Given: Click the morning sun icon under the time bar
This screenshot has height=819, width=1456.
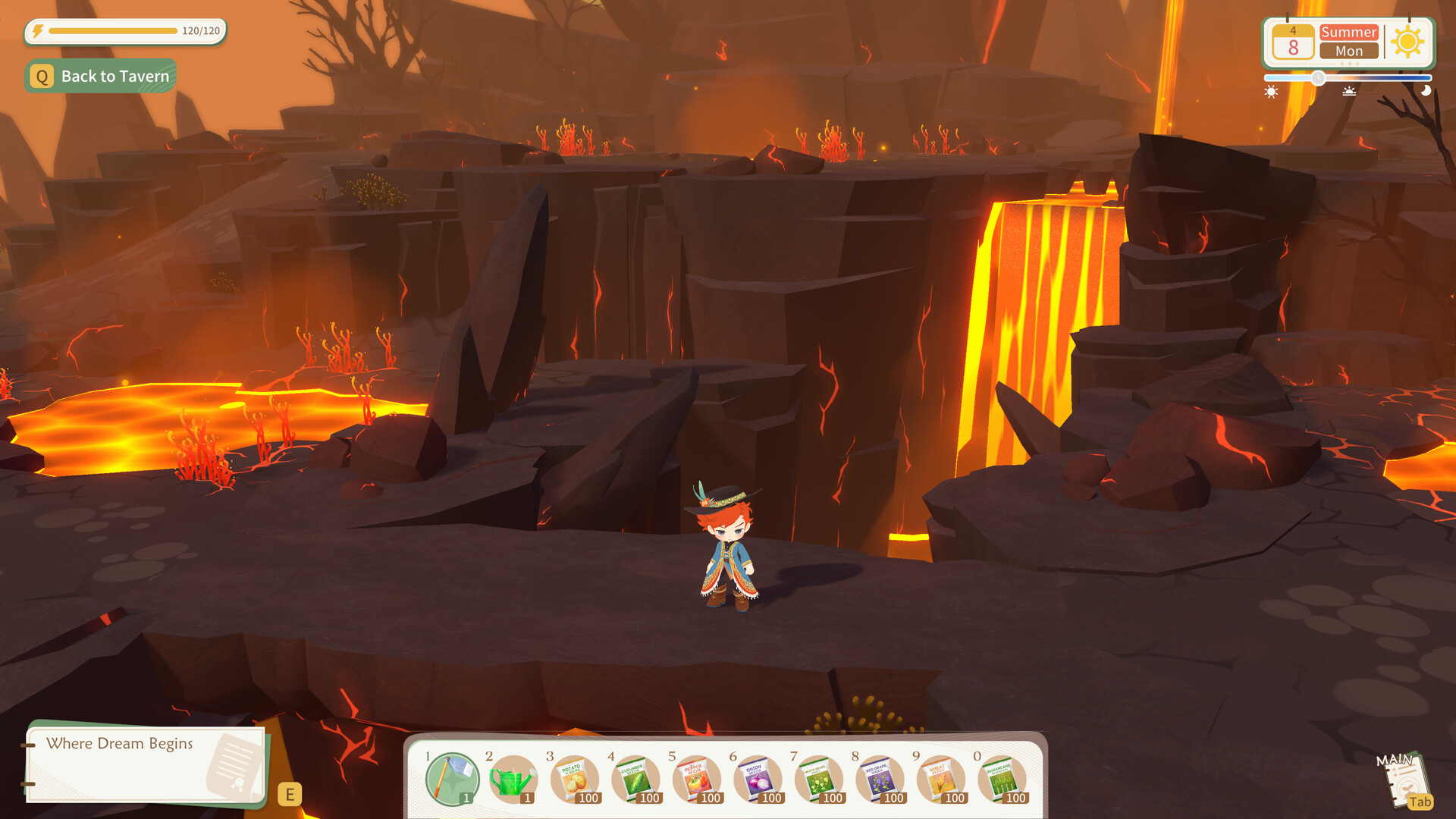Looking at the screenshot, I should (x=1271, y=93).
